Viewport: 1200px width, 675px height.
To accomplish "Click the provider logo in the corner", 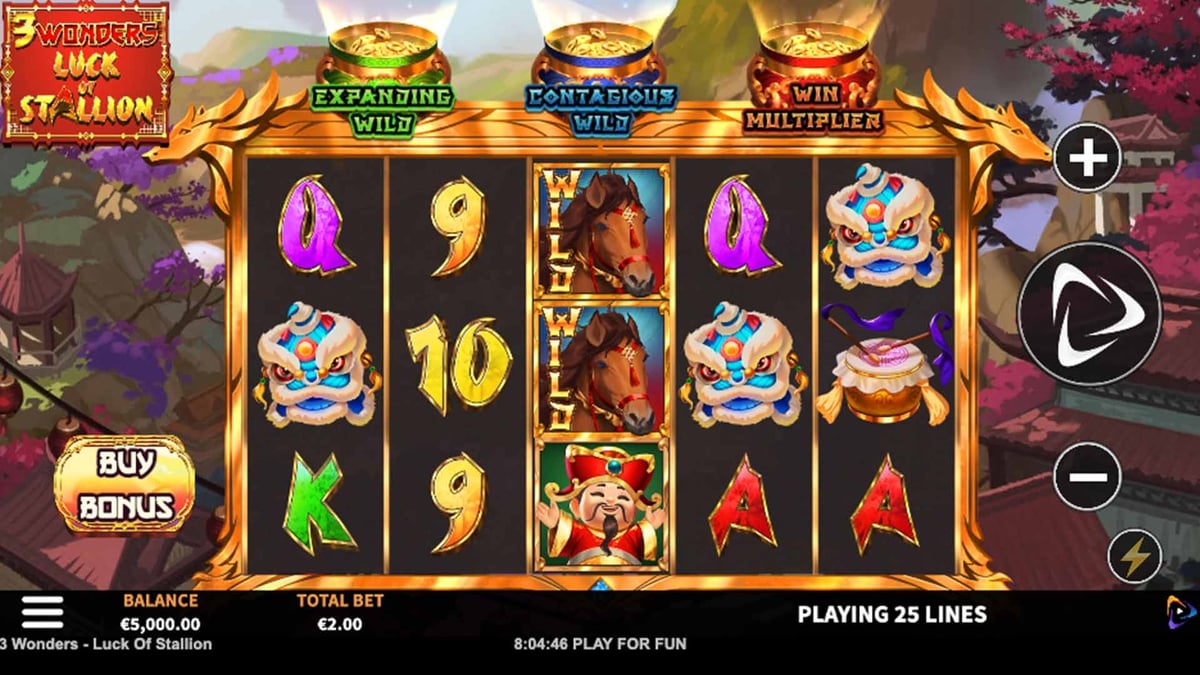I will 1180,611.
